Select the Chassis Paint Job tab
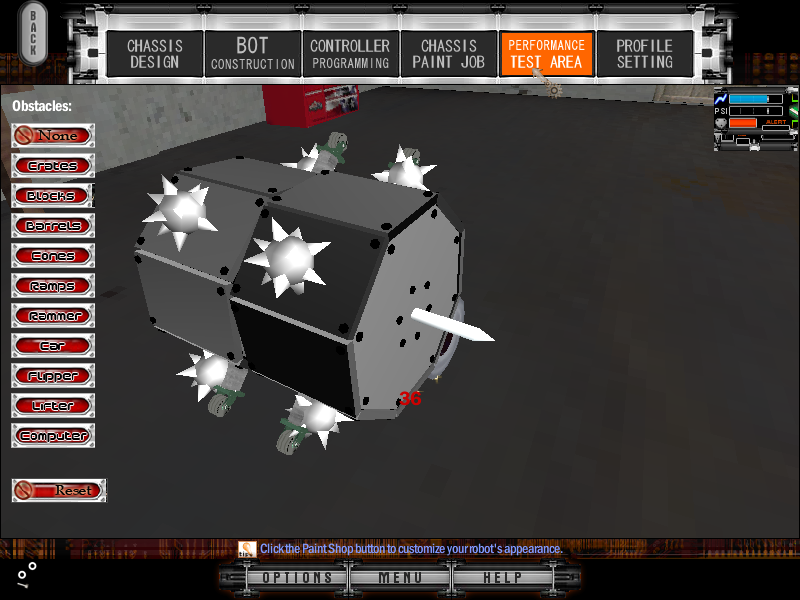 click(448, 54)
